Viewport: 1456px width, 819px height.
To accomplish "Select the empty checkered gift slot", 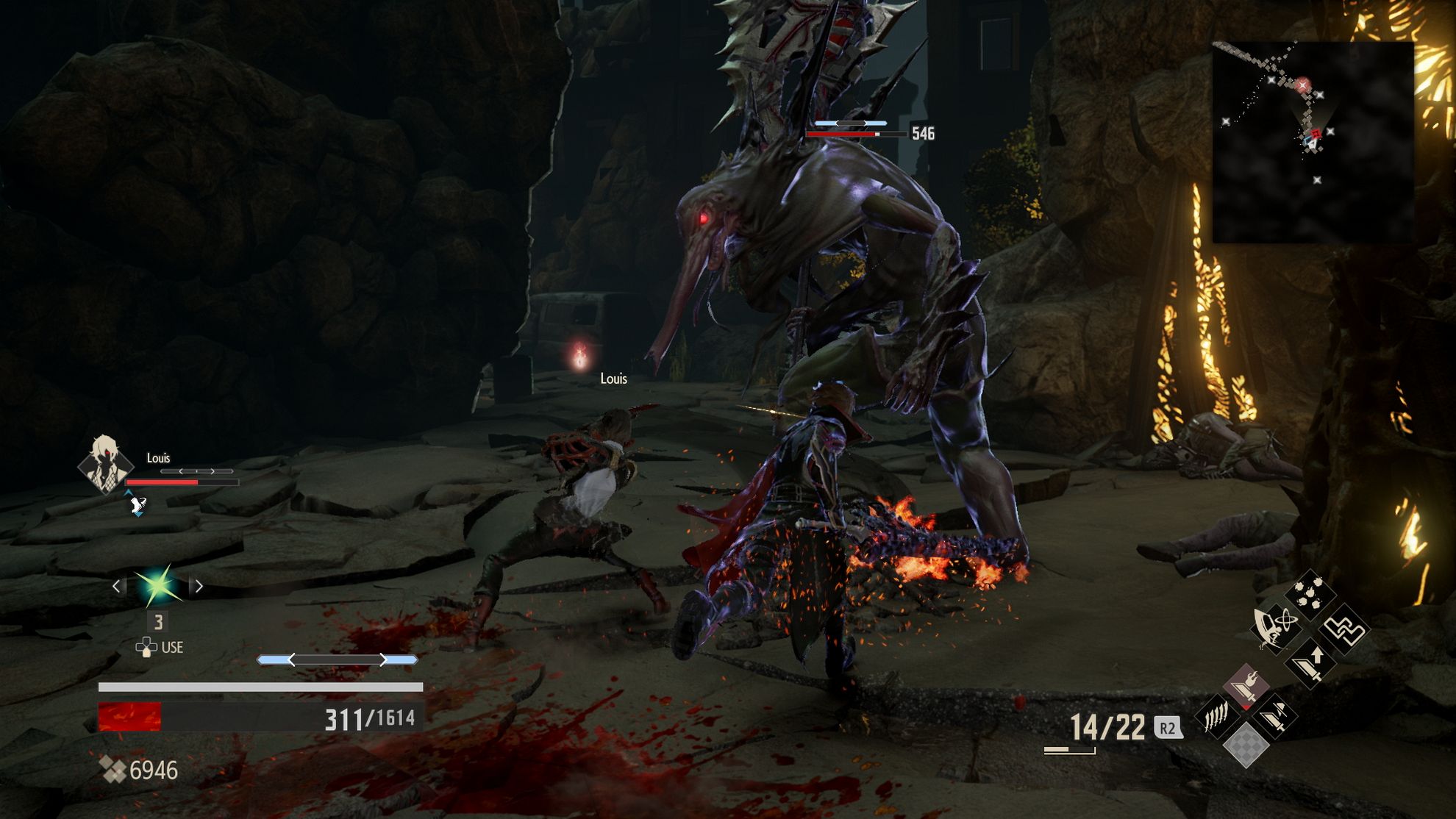I will (x=1245, y=744).
